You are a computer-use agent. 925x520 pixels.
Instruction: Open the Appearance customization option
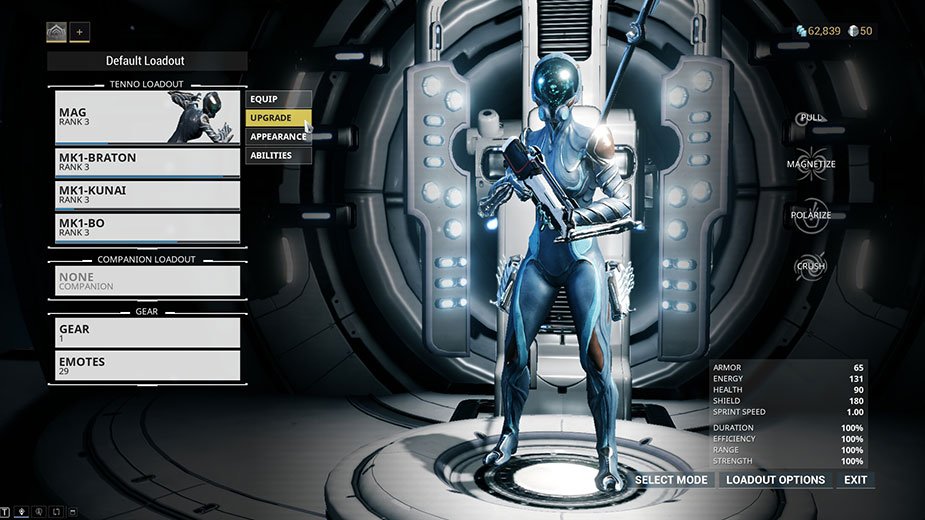[x=278, y=136]
